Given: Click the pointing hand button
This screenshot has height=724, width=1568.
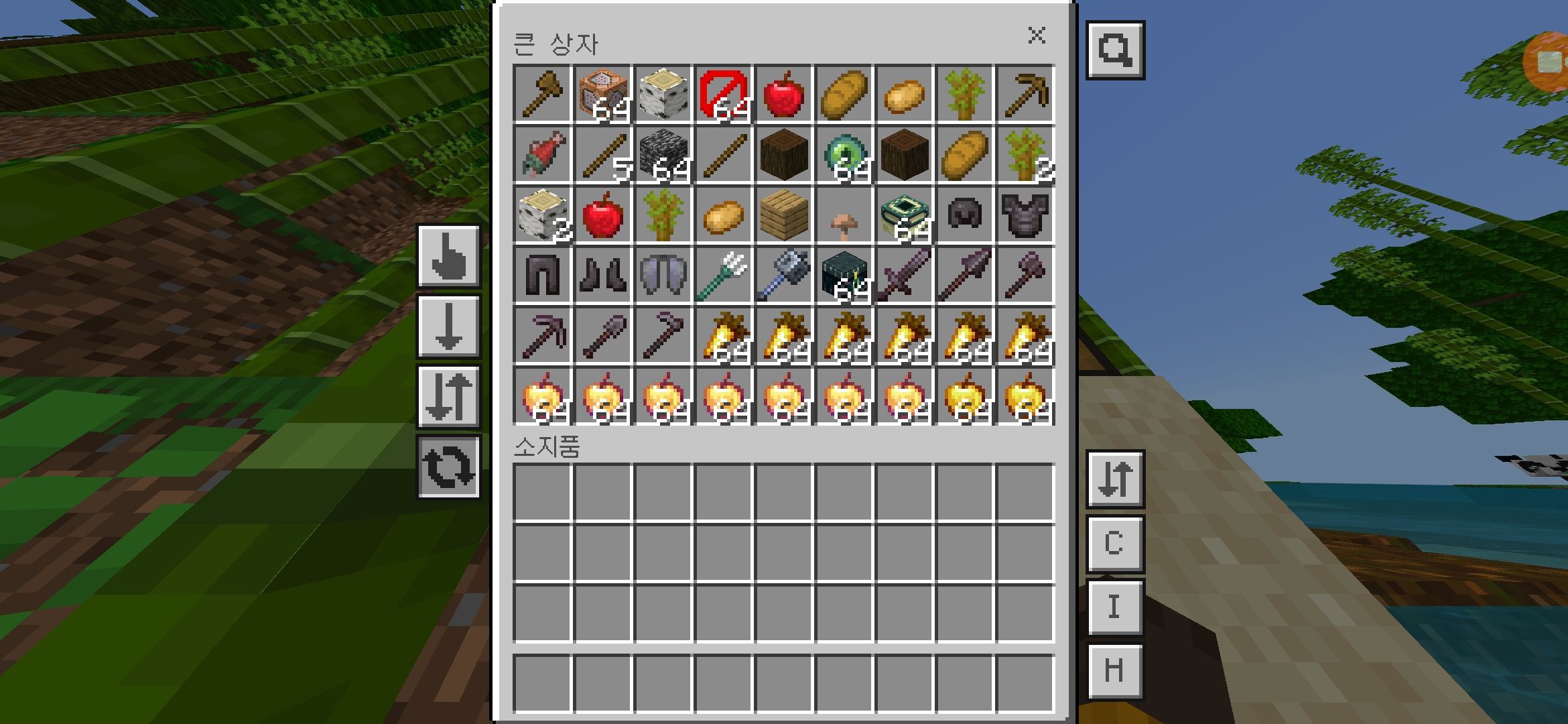Looking at the screenshot, I should pos(448,257).
